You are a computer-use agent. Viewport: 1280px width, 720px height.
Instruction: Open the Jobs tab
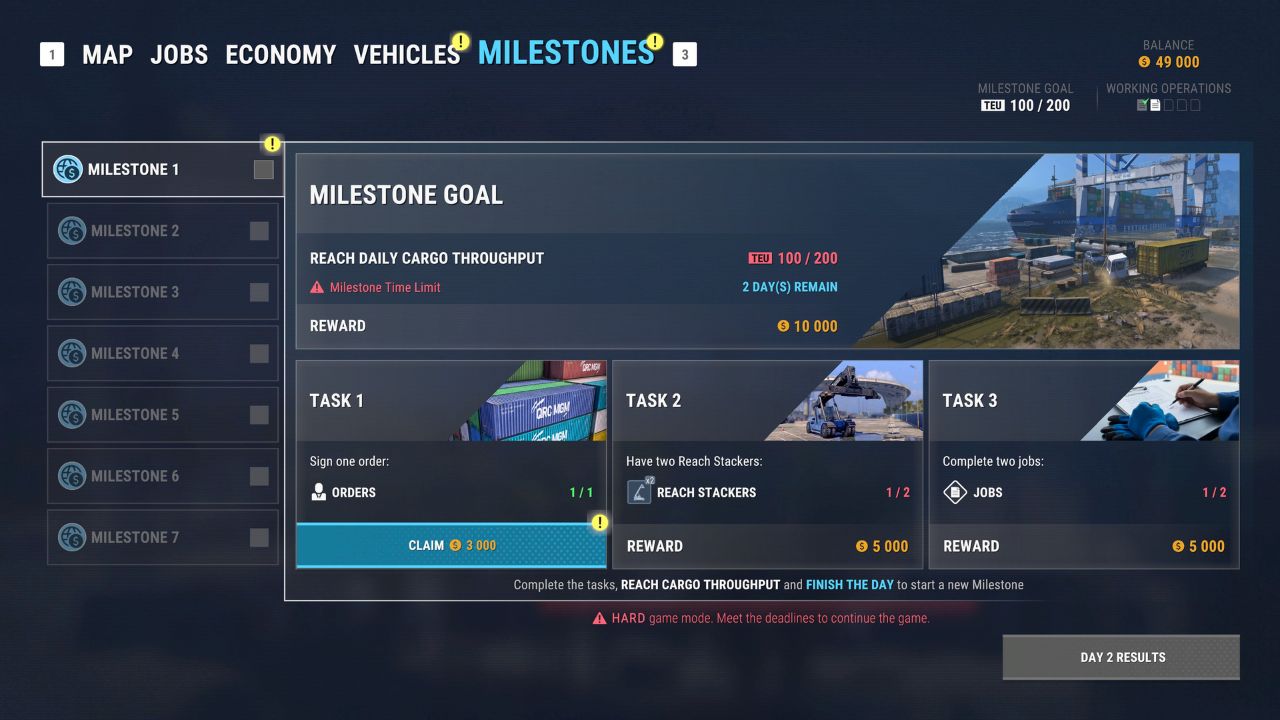pyautogui.click(x=179, y=54)
